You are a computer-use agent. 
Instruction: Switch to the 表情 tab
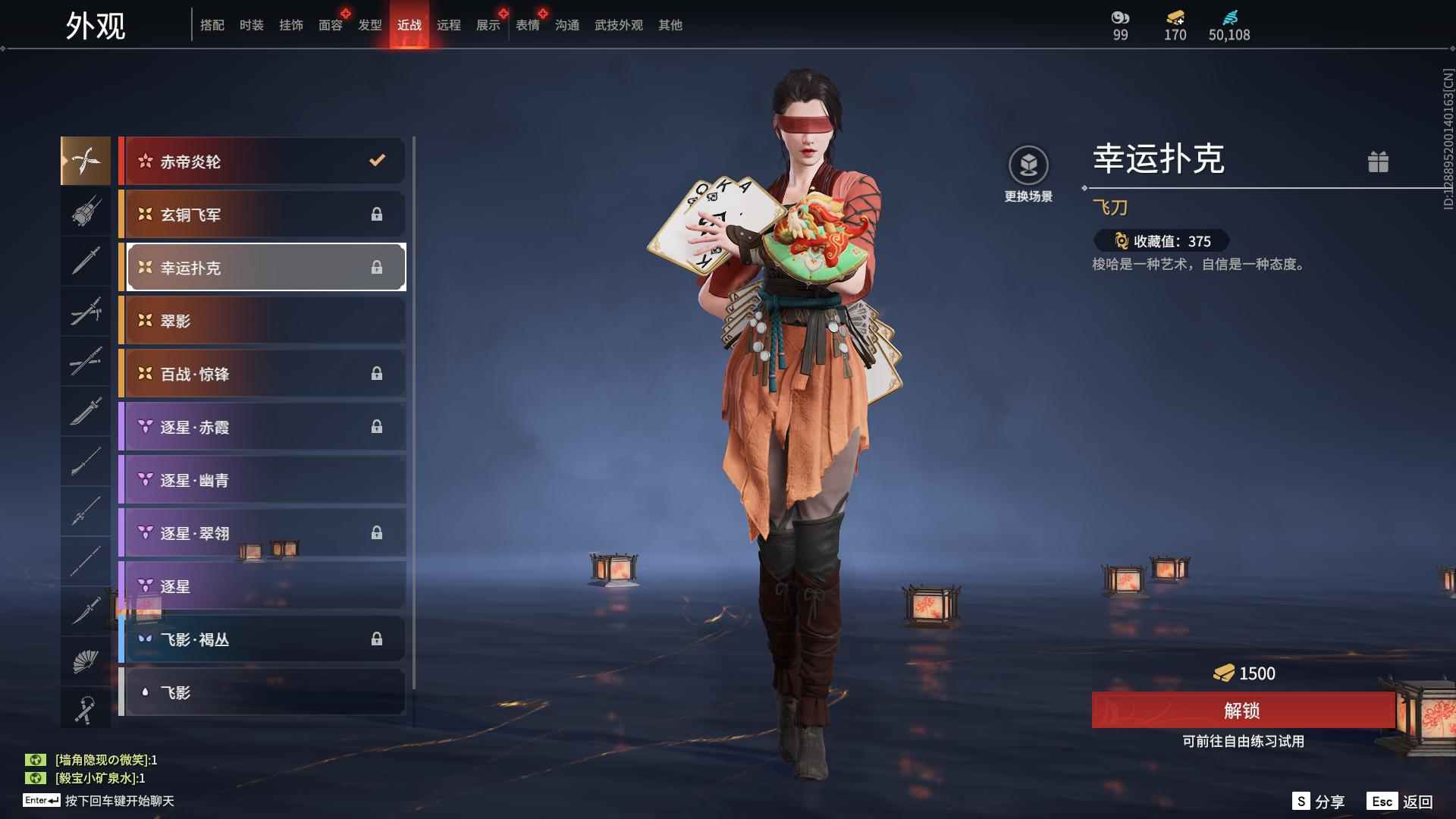point(528,25)
